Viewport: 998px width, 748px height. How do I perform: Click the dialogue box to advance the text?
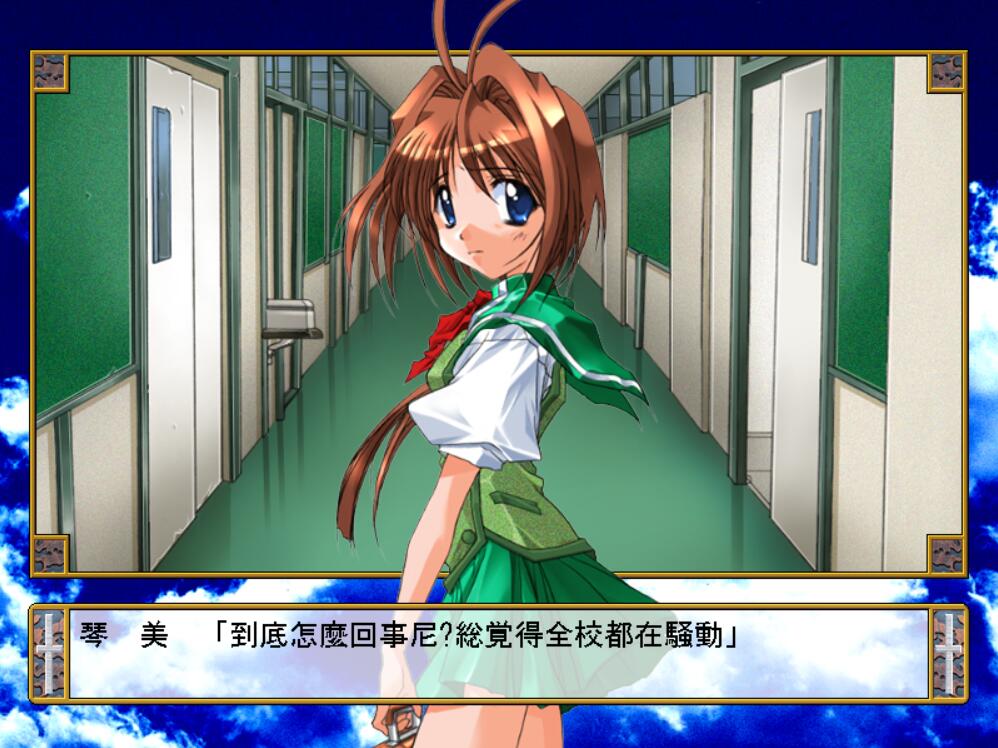pos(498,654)
